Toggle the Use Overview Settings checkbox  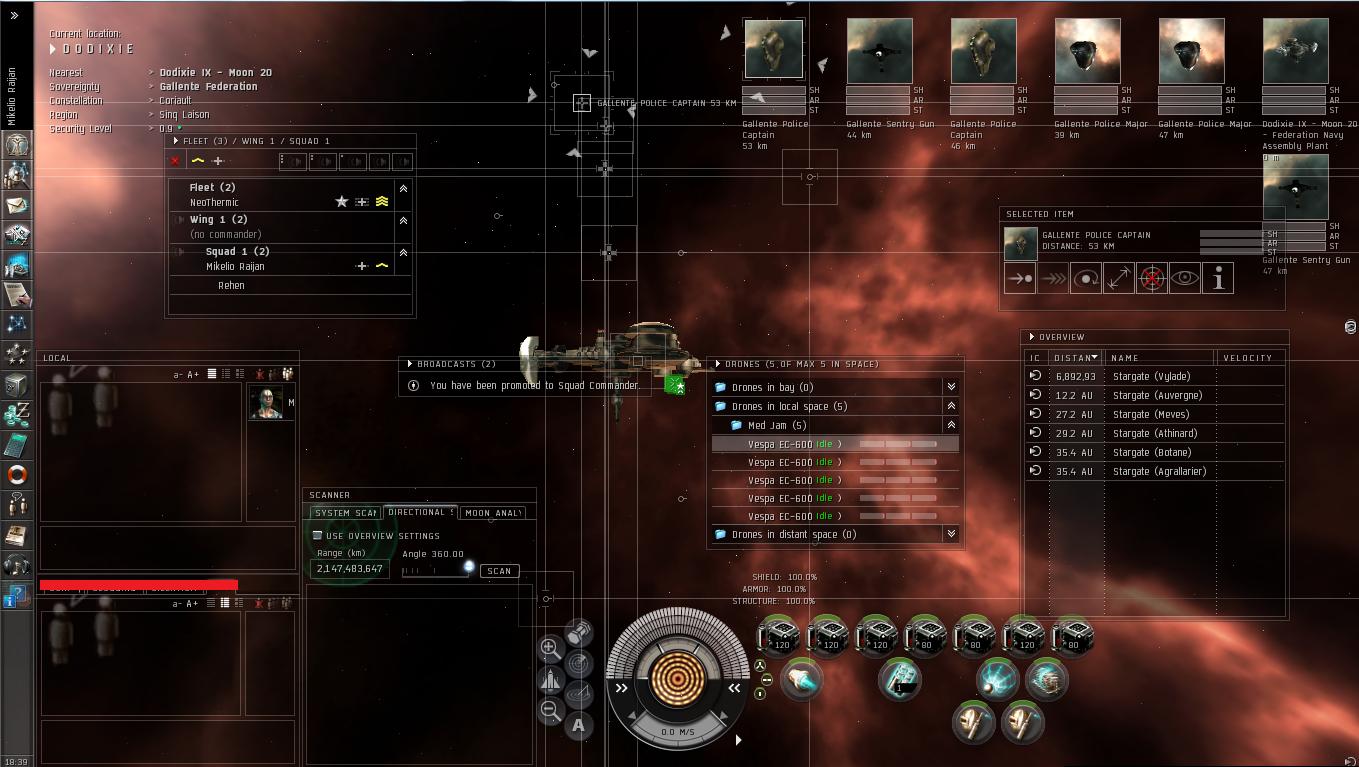click(x=317, y=536)
